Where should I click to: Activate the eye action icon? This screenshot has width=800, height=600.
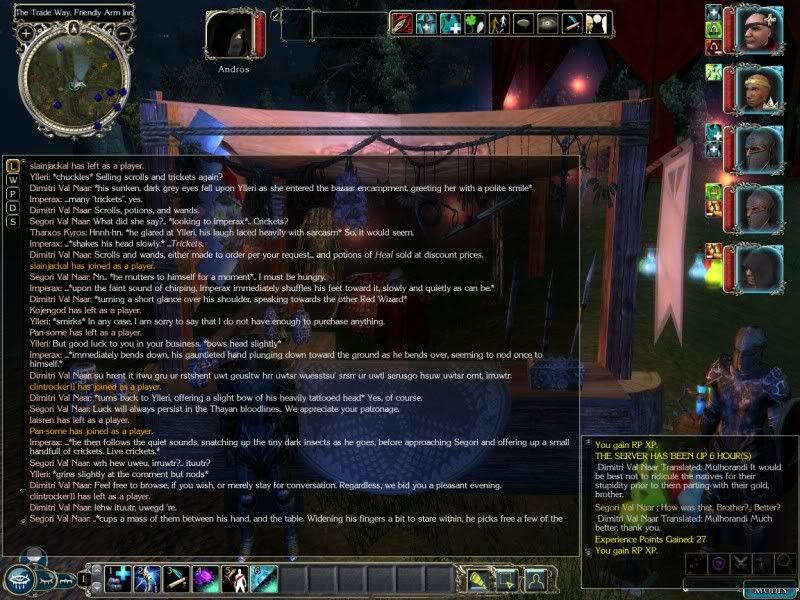tap(546, 22)
